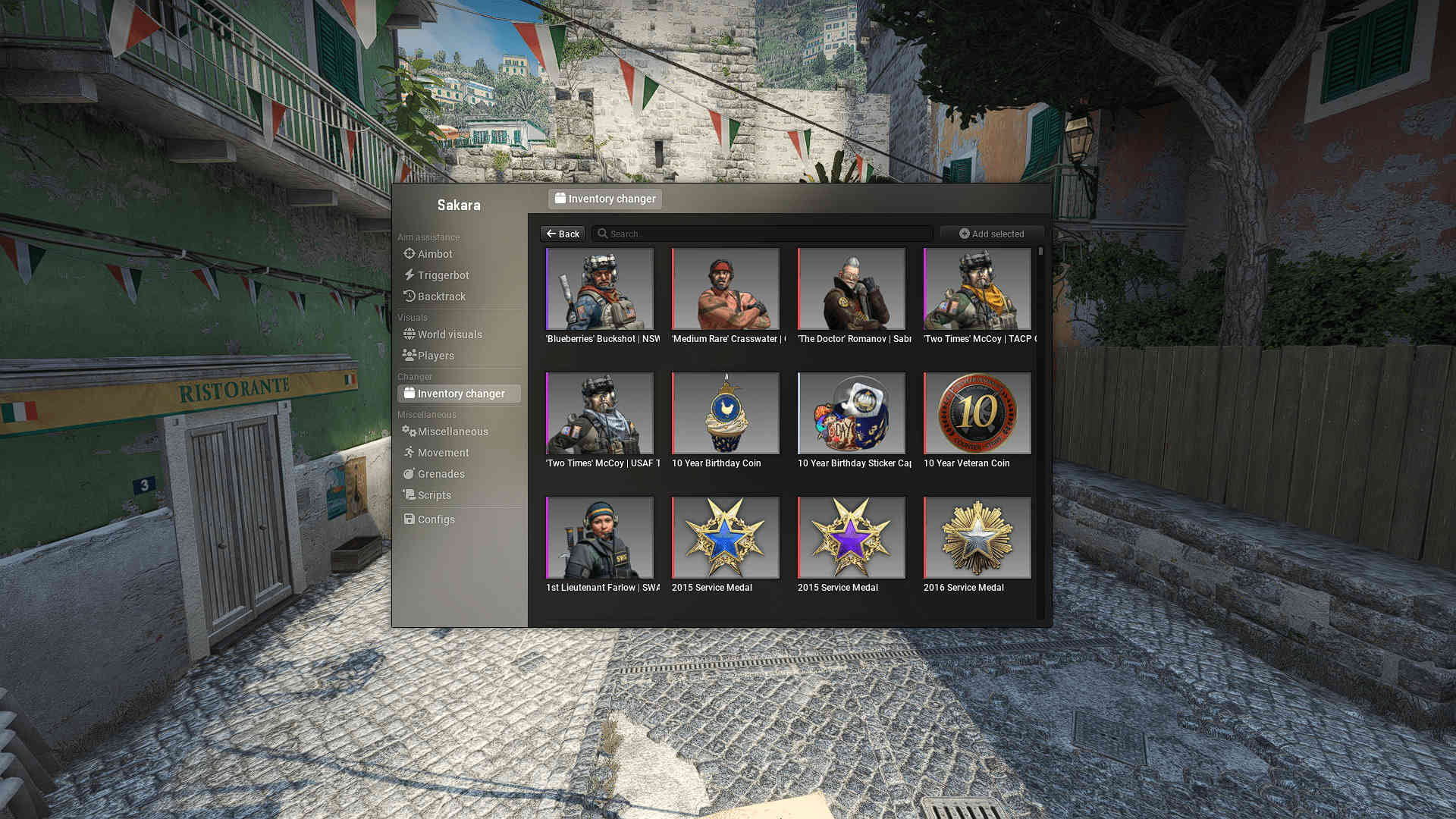Select the Grenades icon
Screen dimensions: 1456x819
tap(409, 474)
